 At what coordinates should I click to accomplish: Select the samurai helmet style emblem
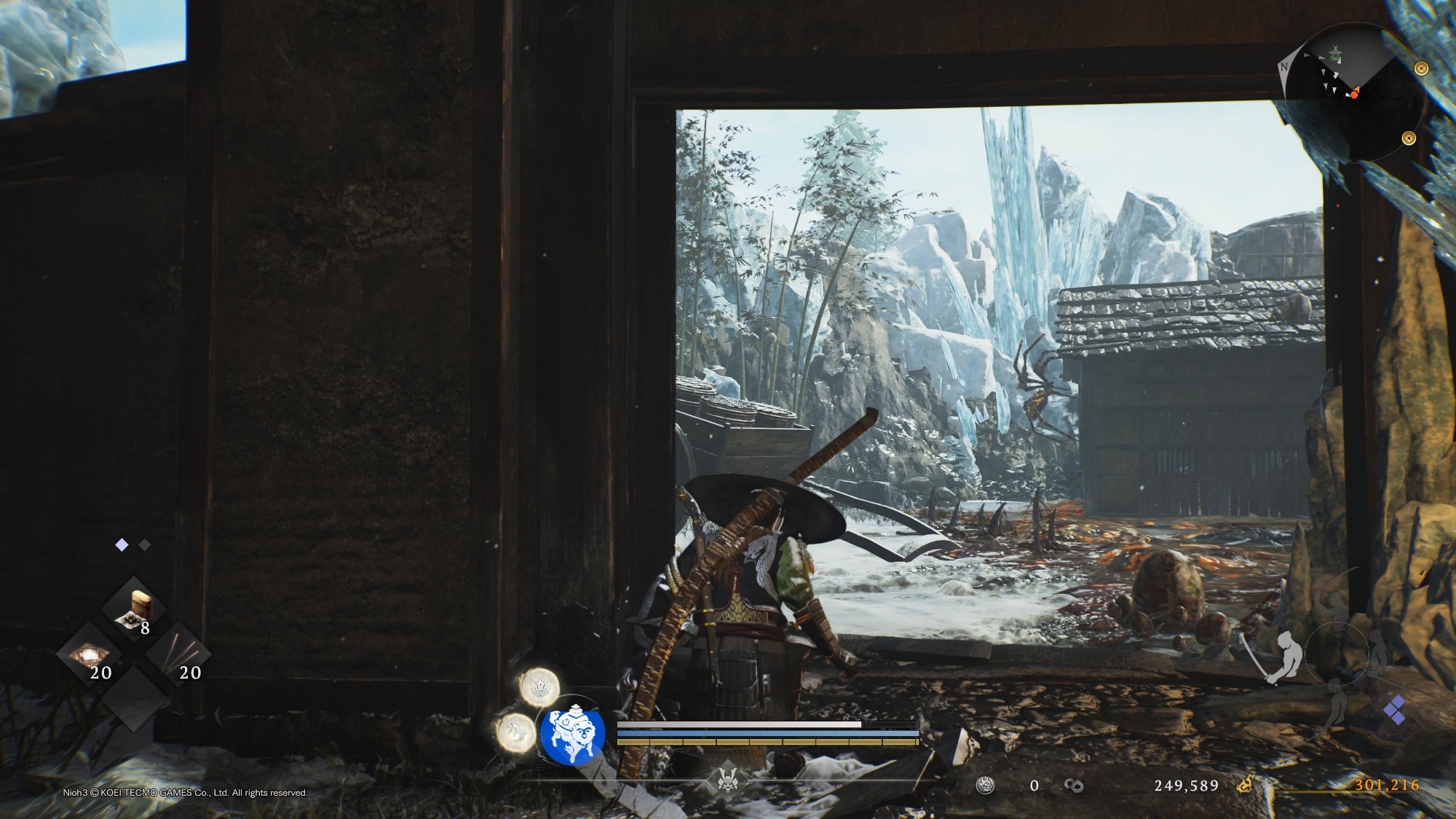point(727,780)
